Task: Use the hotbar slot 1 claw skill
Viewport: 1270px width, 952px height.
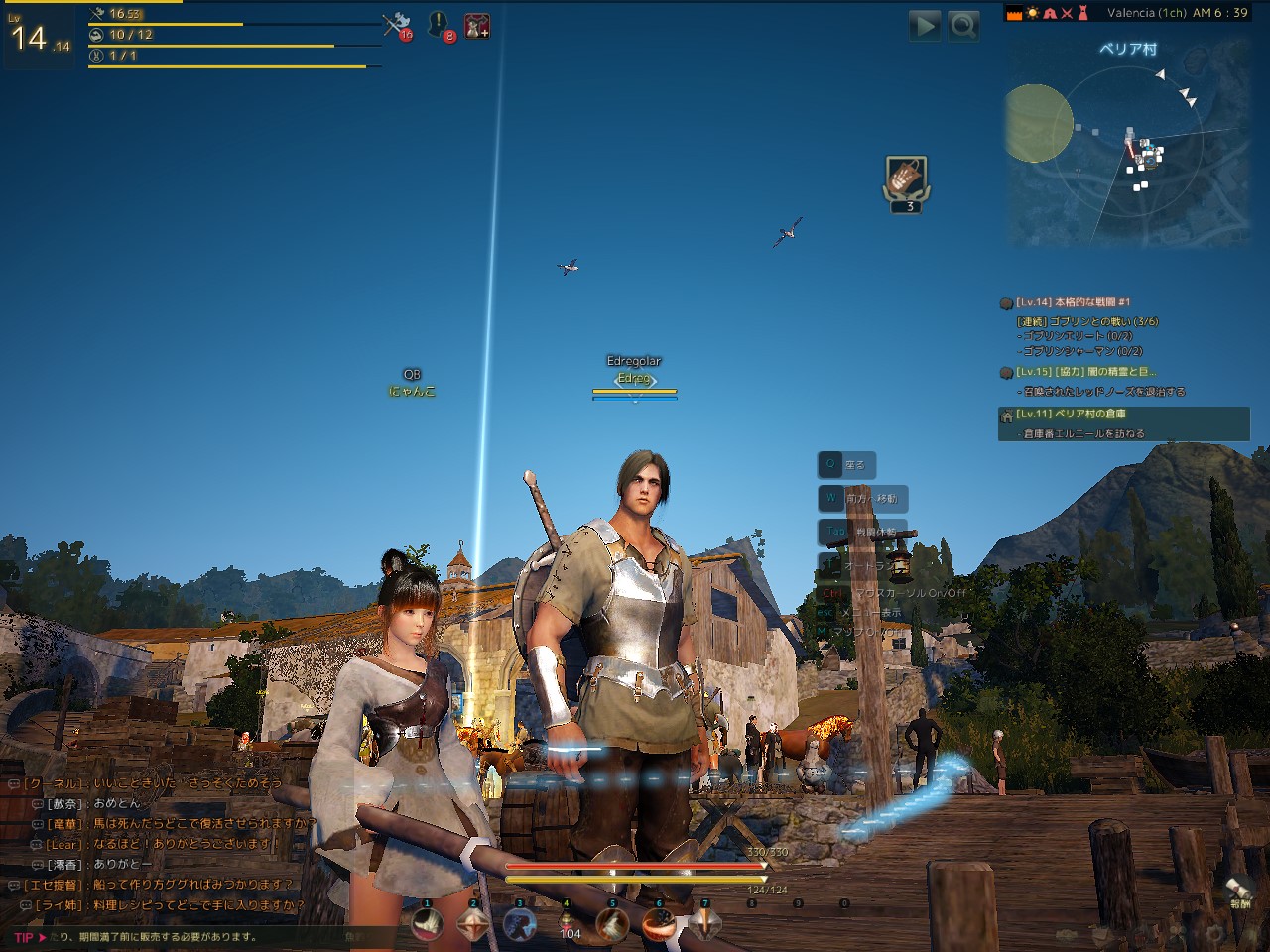Action: [428, 924]
